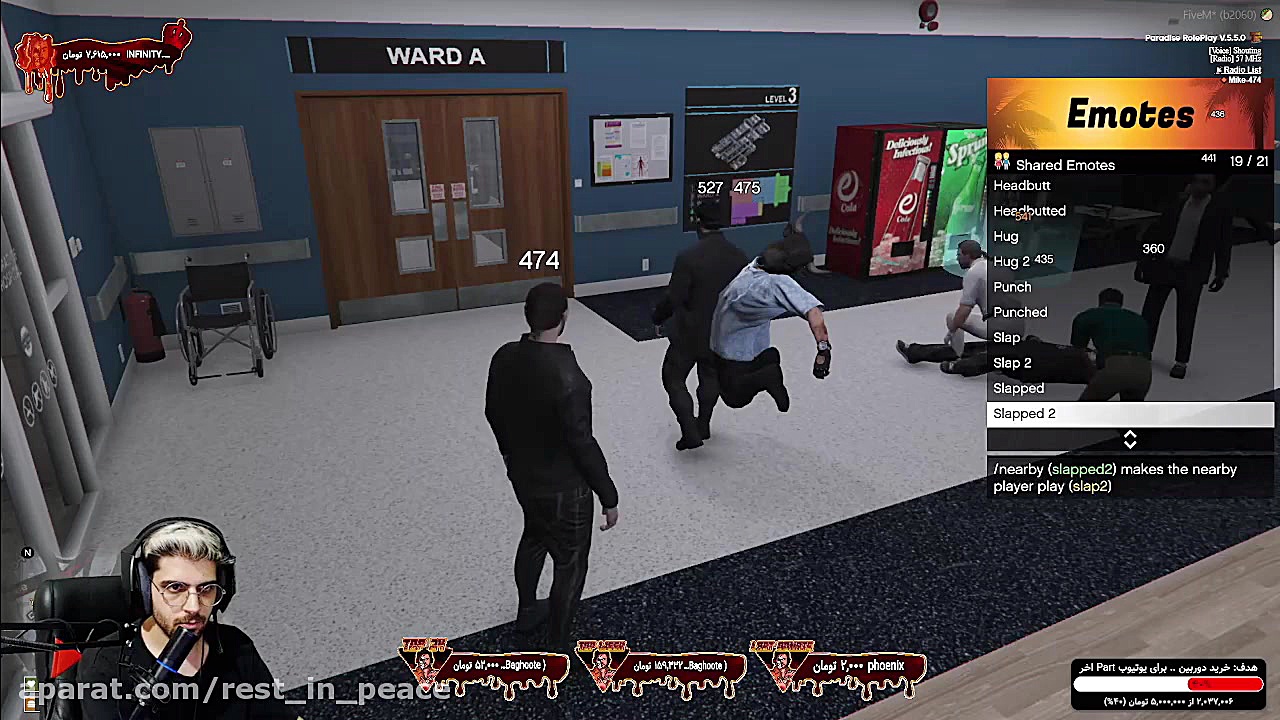
Task: Click the Paradise RolePlay server logo icon
Action: [x=1257, y=37]
